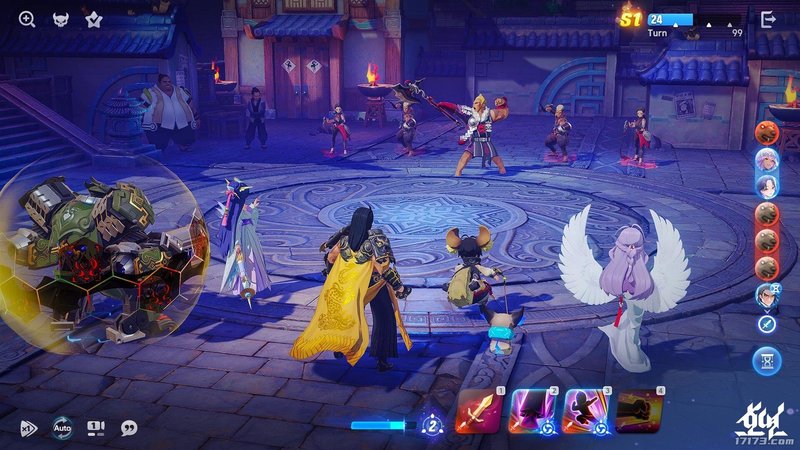
Task: Click the camera view button
Action: (96, 427)
